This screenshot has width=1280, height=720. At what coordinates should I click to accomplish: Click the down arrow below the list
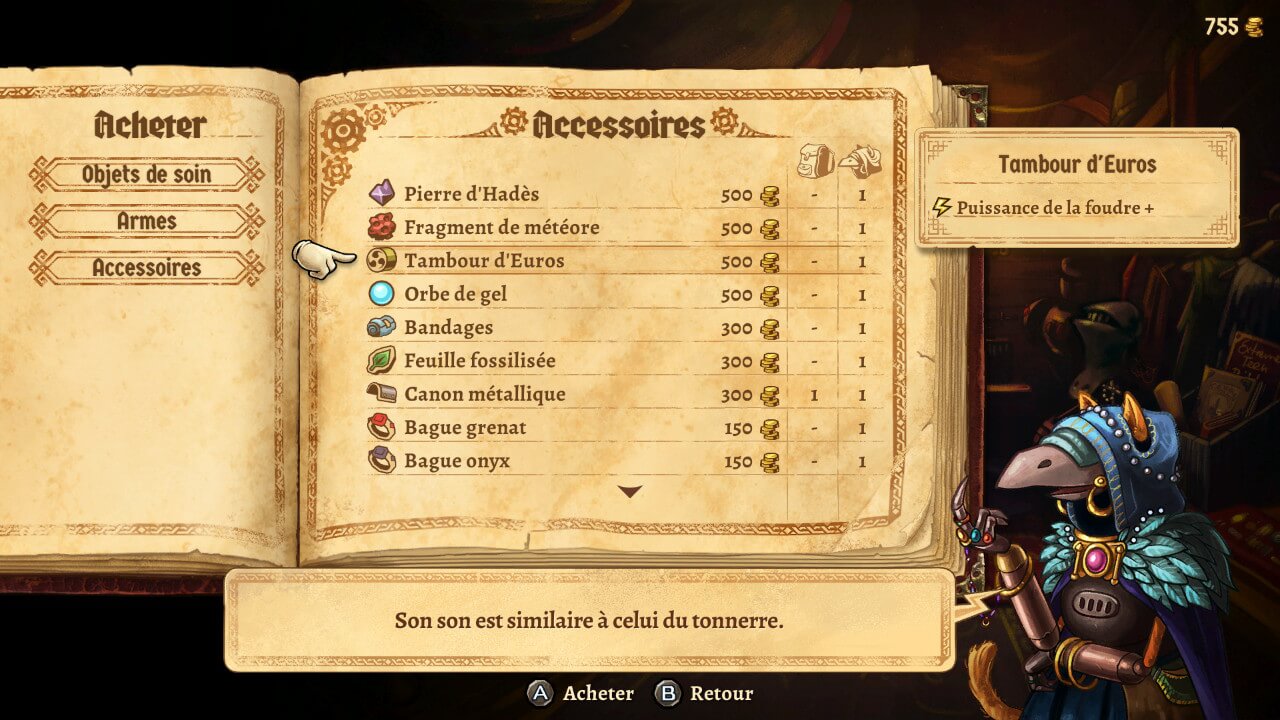point(630,491)
